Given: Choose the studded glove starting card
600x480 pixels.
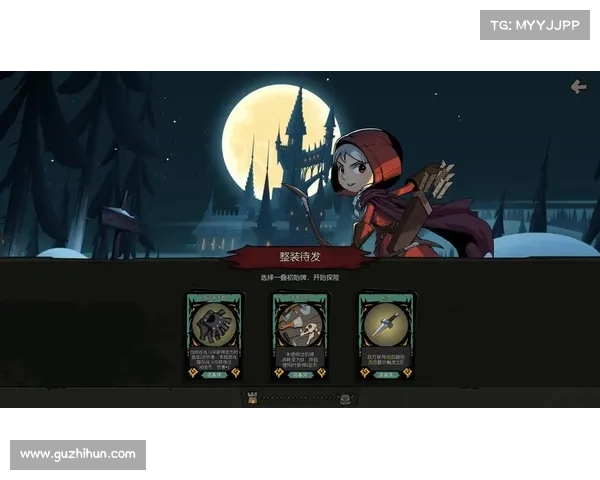Looking at the screenshot, I should point(214,335).
